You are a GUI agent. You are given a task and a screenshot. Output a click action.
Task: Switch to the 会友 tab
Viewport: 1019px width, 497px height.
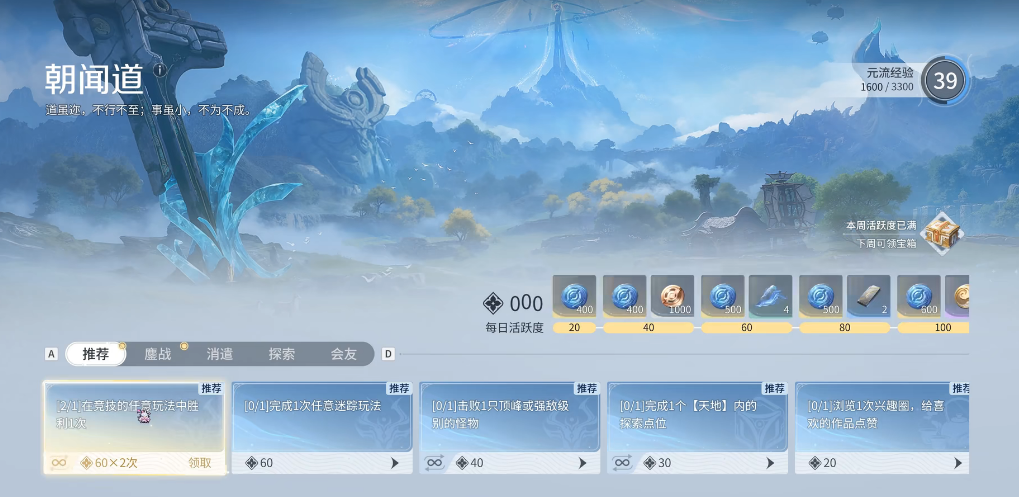coord(344,354)
